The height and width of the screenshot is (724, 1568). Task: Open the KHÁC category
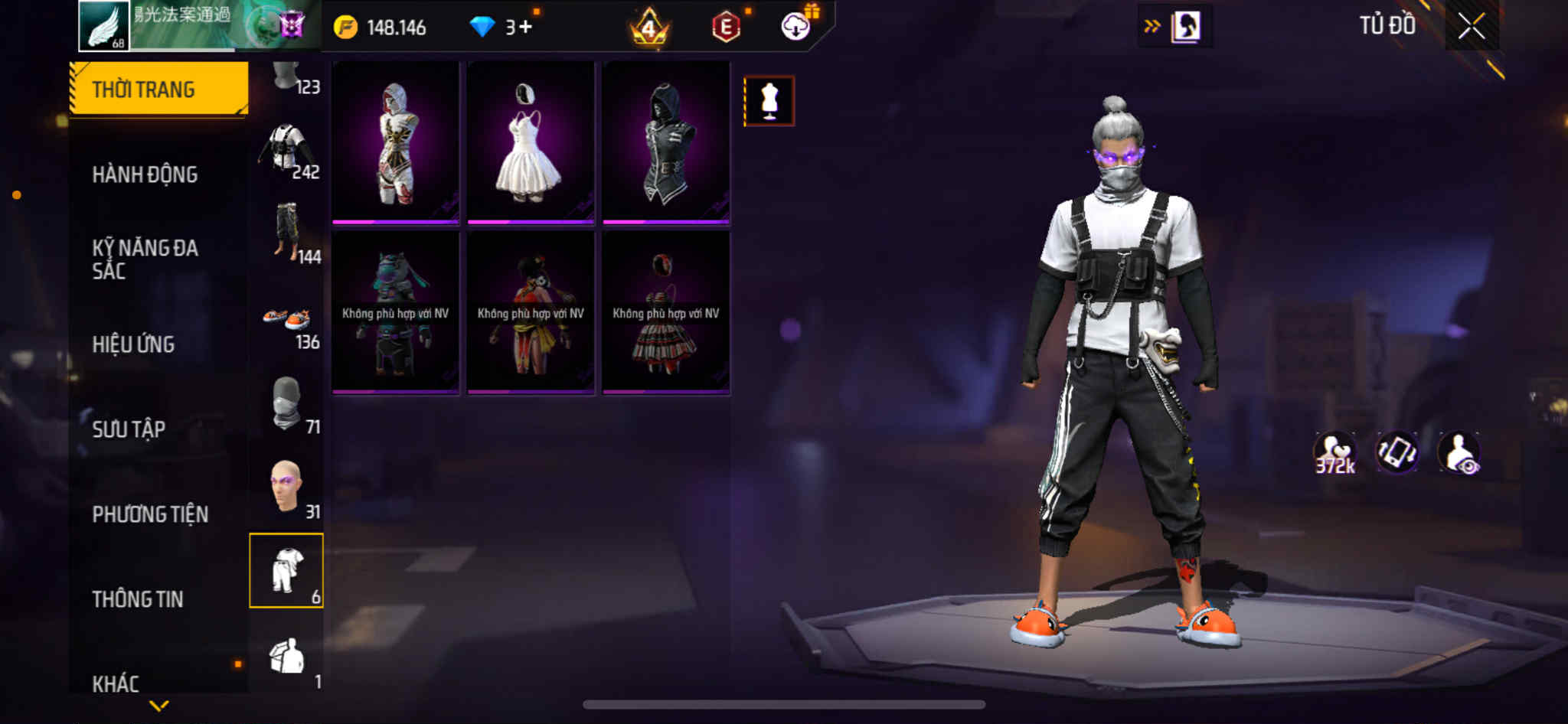[x=116, y=683]
